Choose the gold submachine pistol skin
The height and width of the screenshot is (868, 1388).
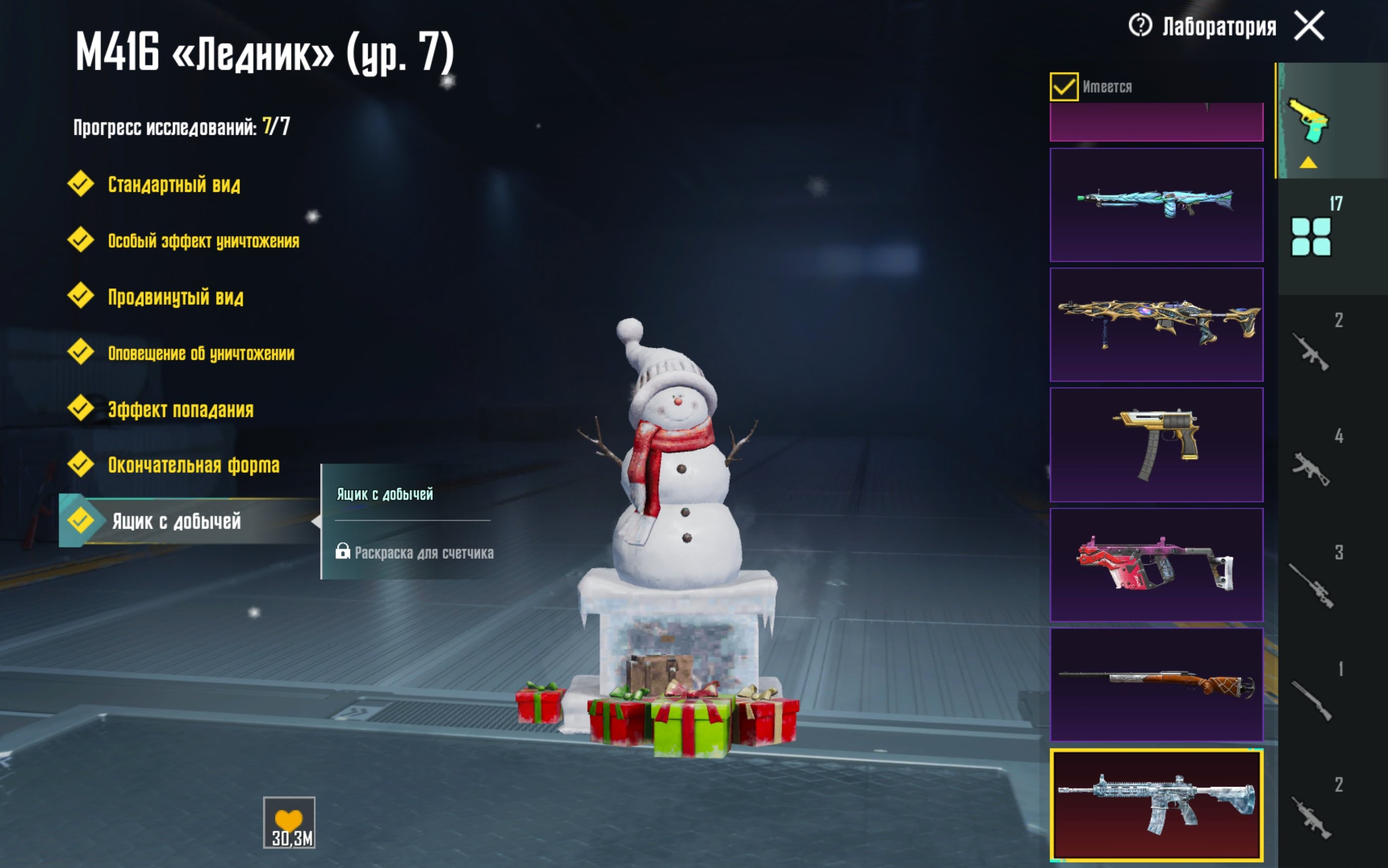[1156, 445]
